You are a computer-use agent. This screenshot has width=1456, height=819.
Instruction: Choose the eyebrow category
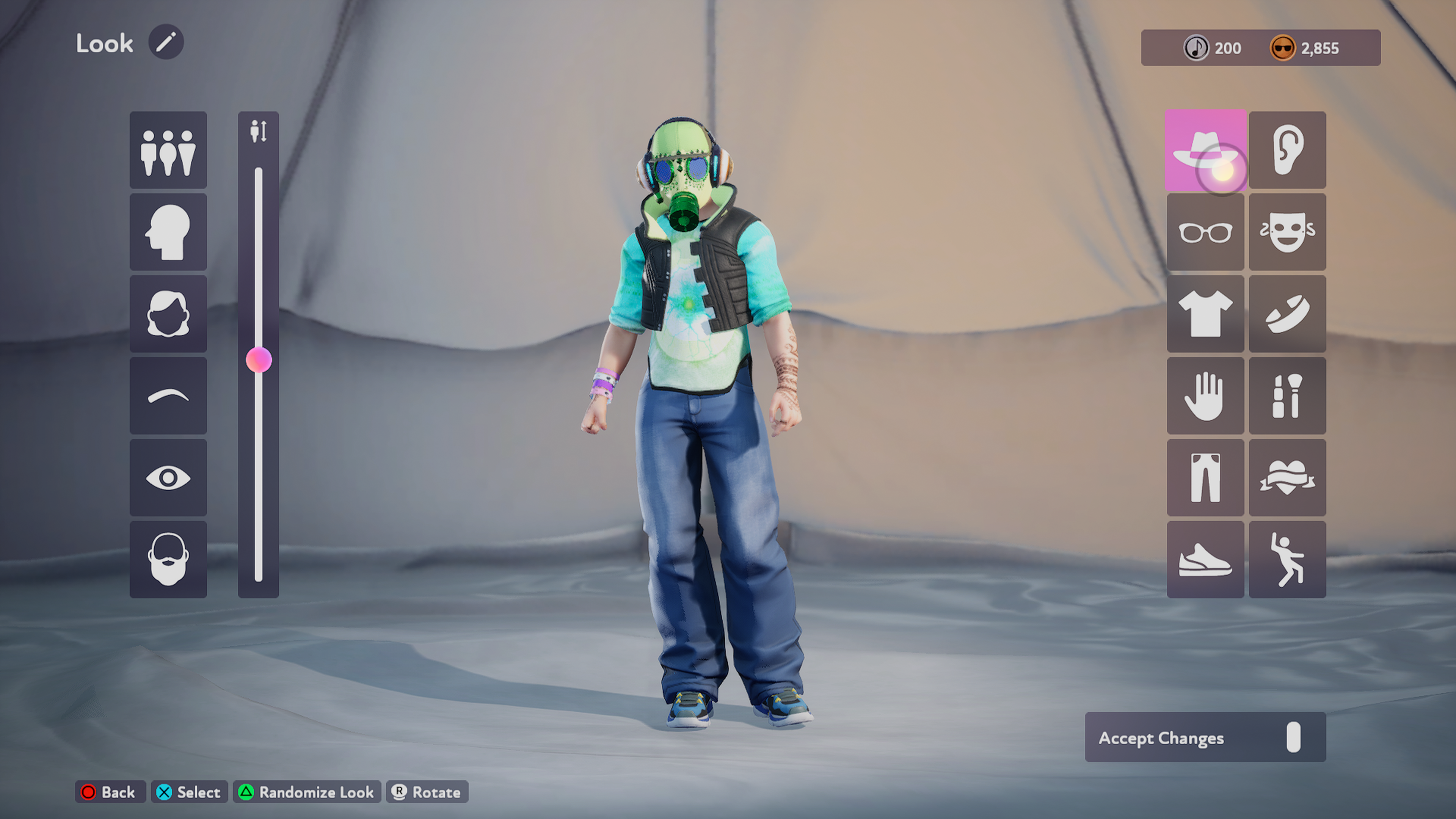pyautogui.click(x=168, y=396)
